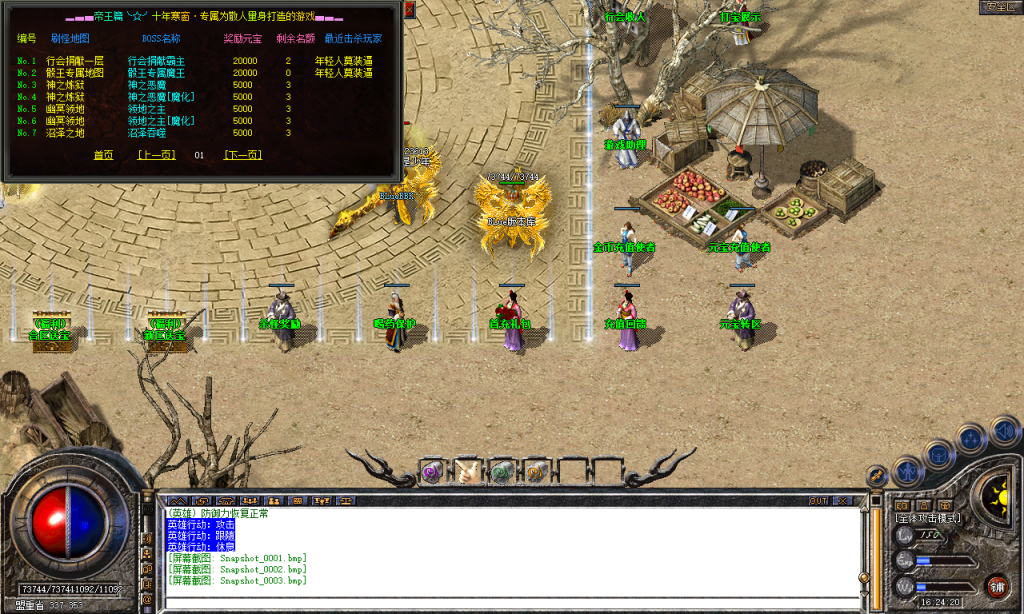Toggle sound with the speaker button

(x=1003, y=430)
